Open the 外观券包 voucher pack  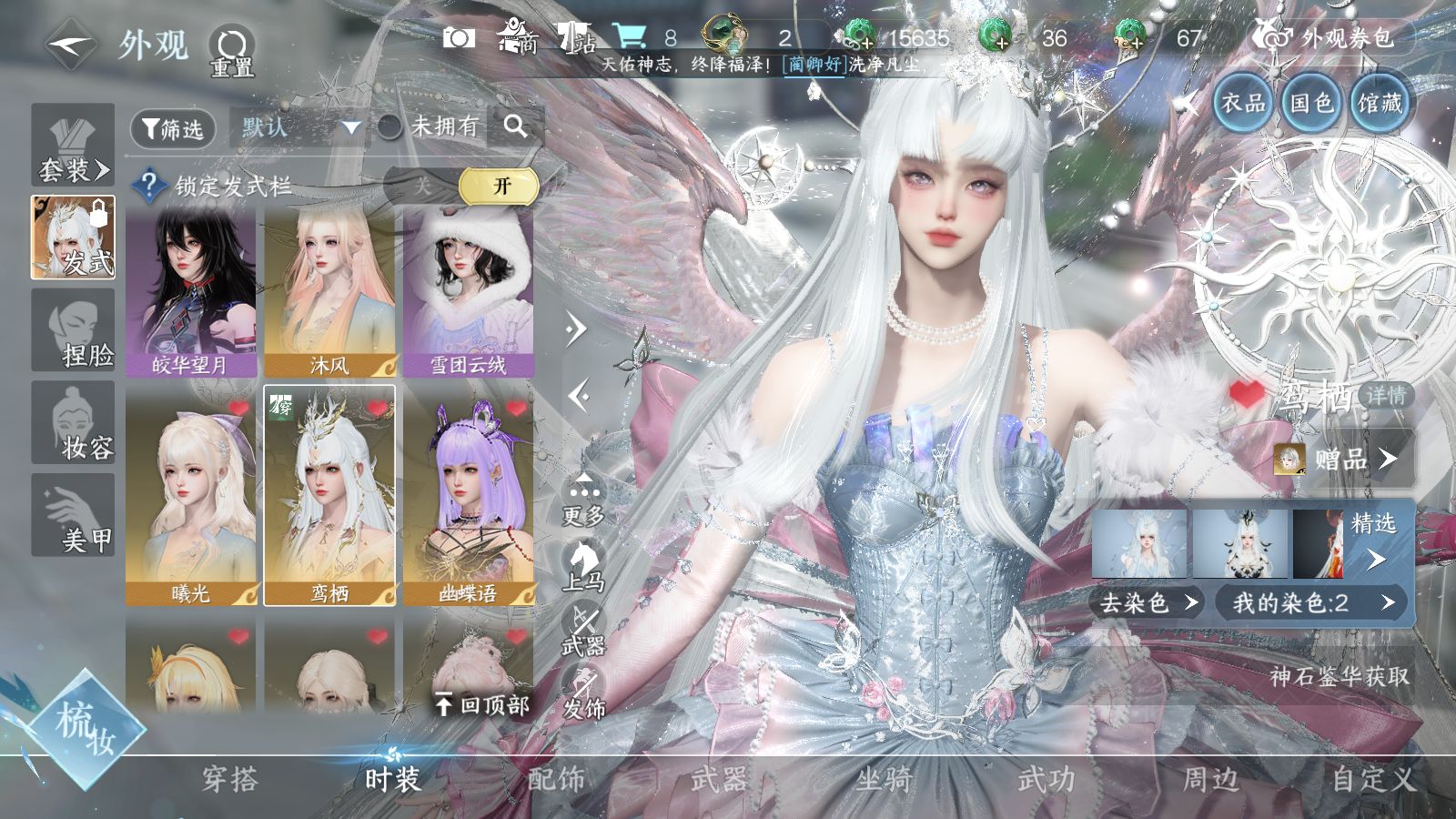click(1336, 38)
